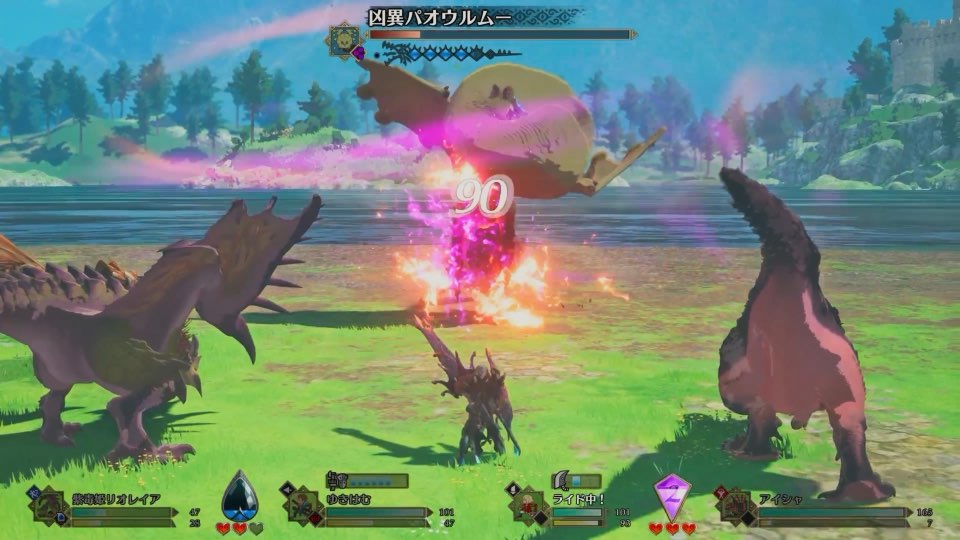Image resolution: width=960 pixels, height=540 pixels.
Task: Select the アイシャ ally portrait
Action: coord(735,505)
